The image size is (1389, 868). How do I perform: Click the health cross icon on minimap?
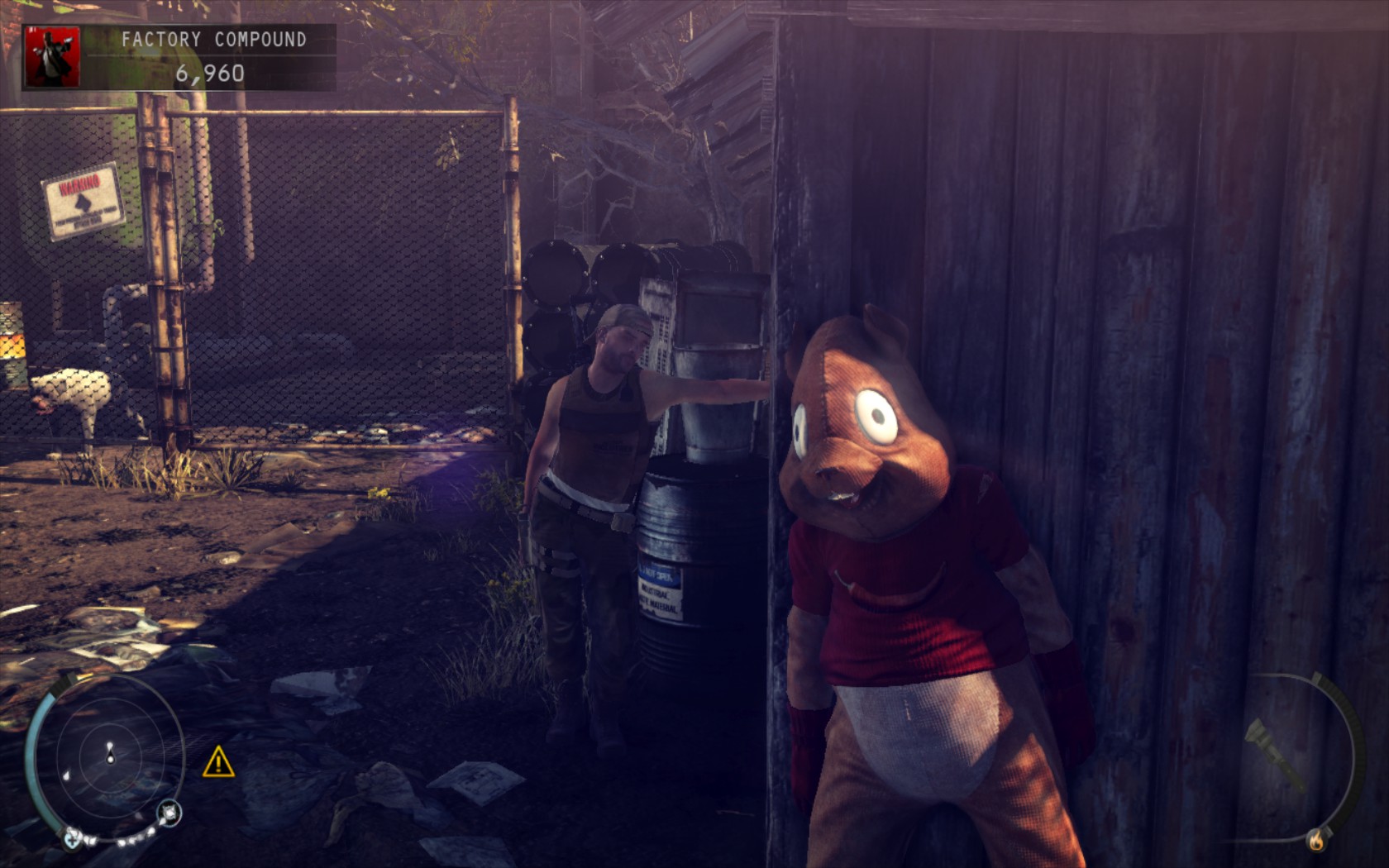[x=73, y=841]
